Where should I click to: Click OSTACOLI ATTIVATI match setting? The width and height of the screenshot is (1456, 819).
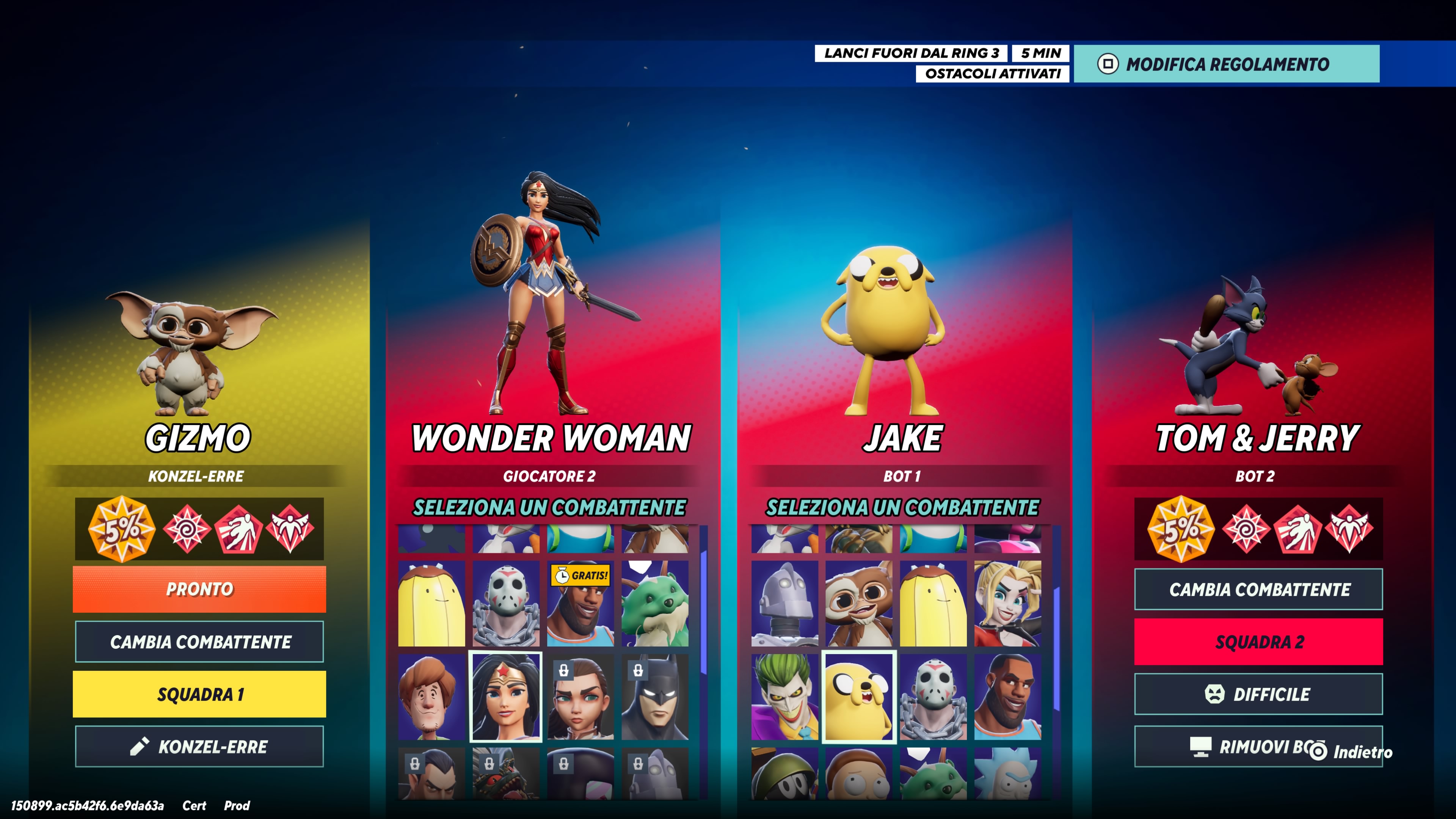pos(993,74)
